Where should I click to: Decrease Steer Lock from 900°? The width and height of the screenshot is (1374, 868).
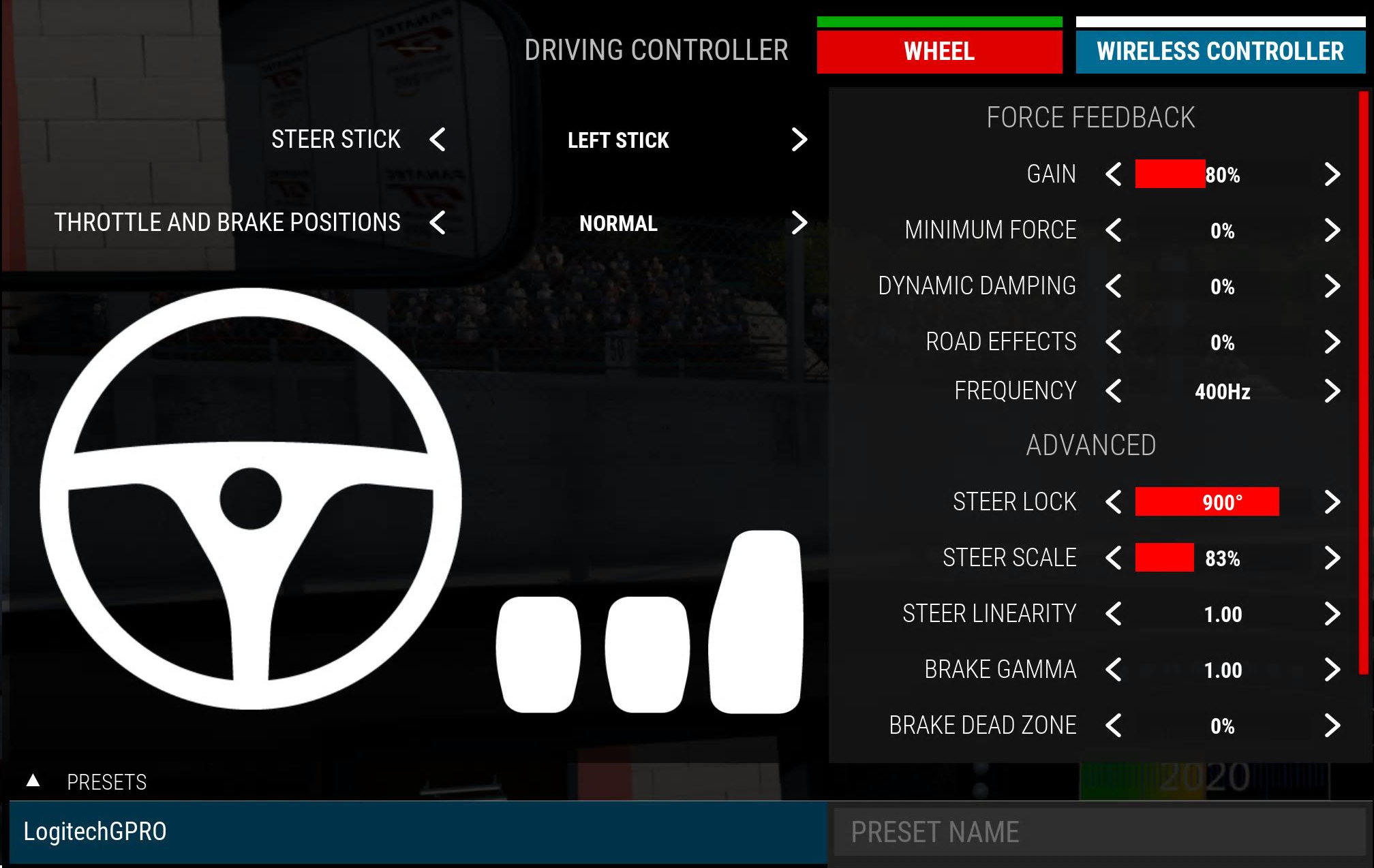click(x=1114, y=502)
